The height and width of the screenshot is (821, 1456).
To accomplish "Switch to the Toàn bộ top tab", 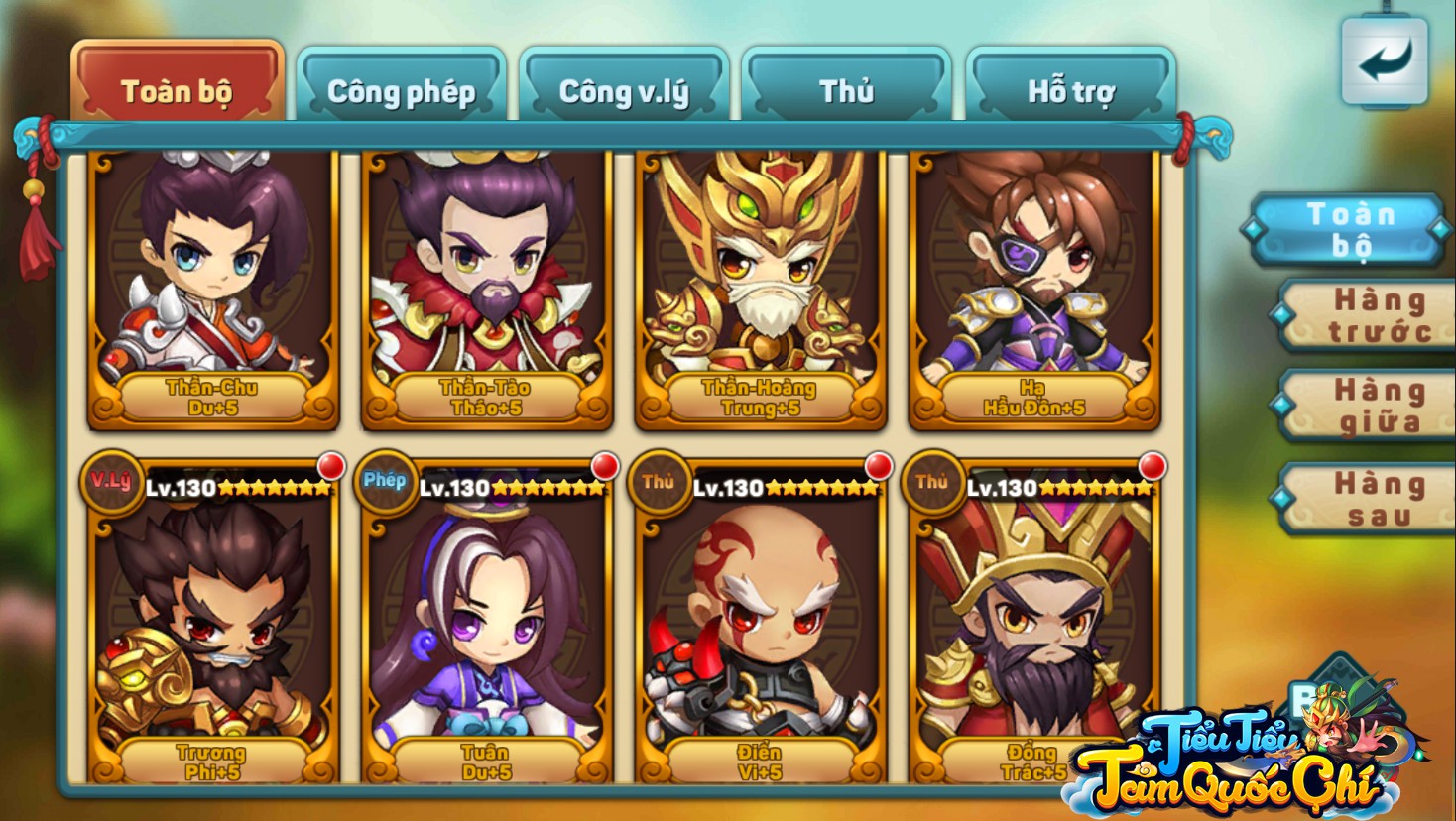I will click(177, 91).
